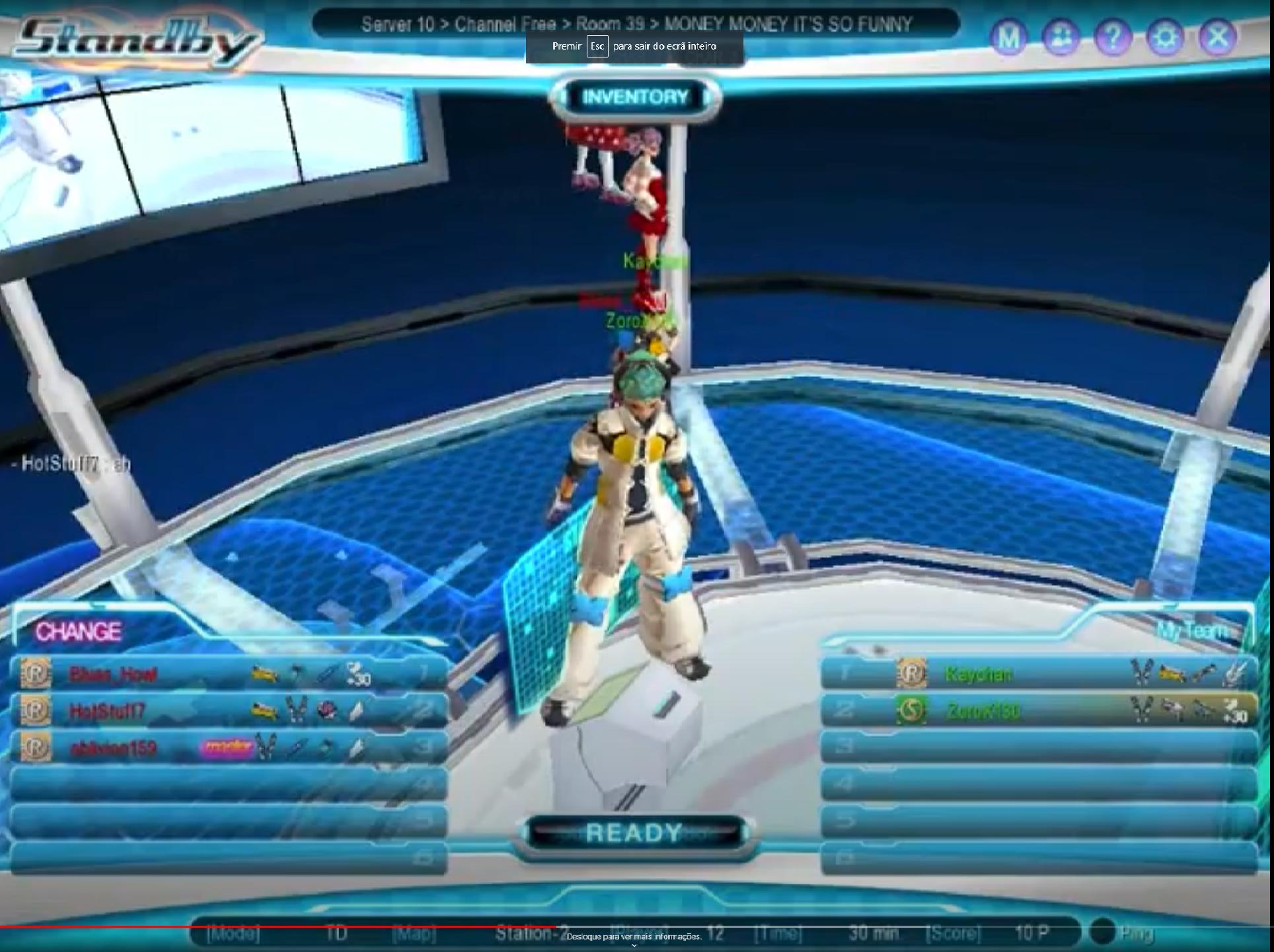The width and height of the screenshot is (1274, 952).
Task: Open the friends/community icon
Action: pyautogui.click(x=1061, y=37)
